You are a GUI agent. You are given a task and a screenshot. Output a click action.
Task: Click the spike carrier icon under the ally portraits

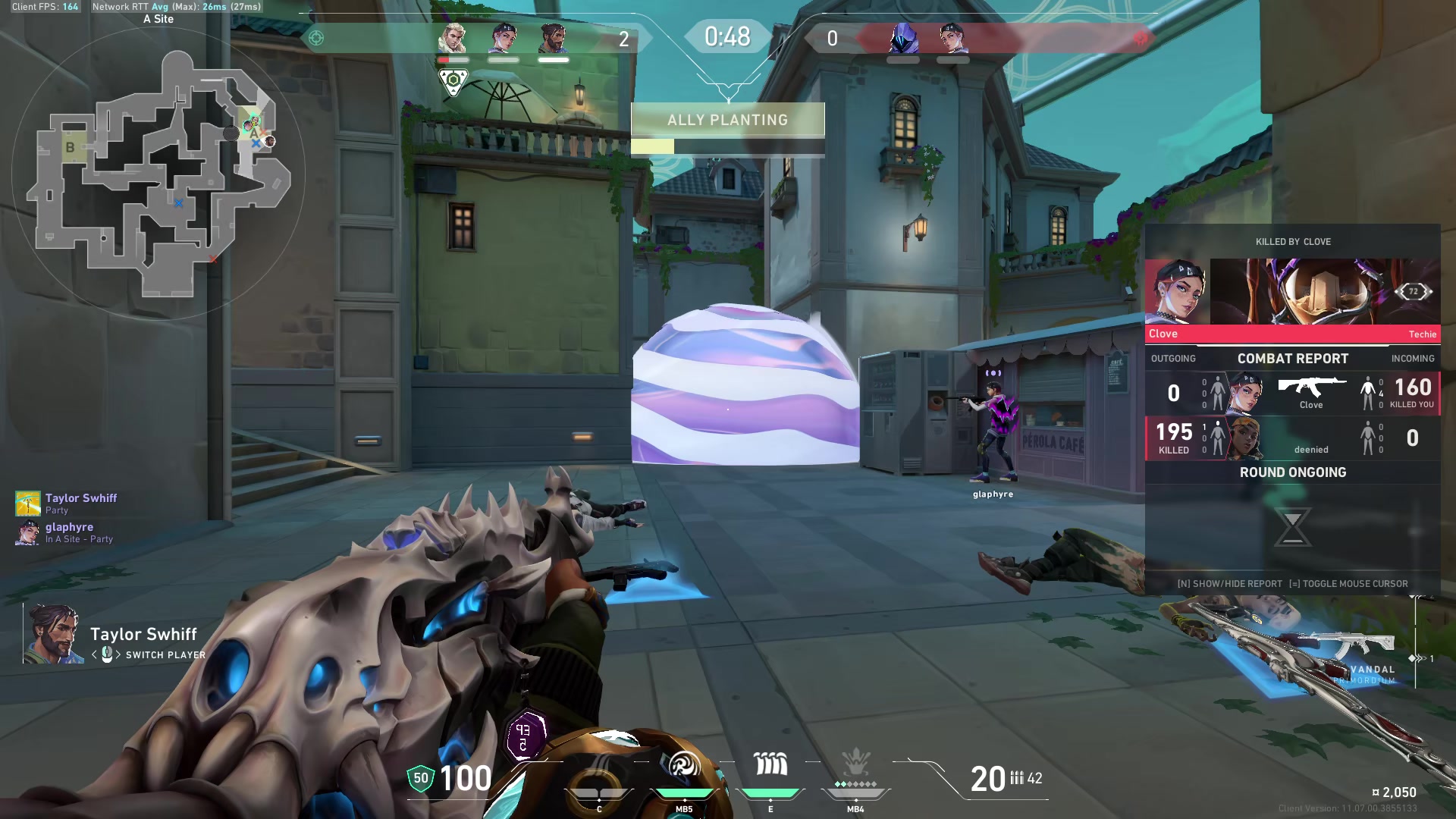tap(453, 81)
